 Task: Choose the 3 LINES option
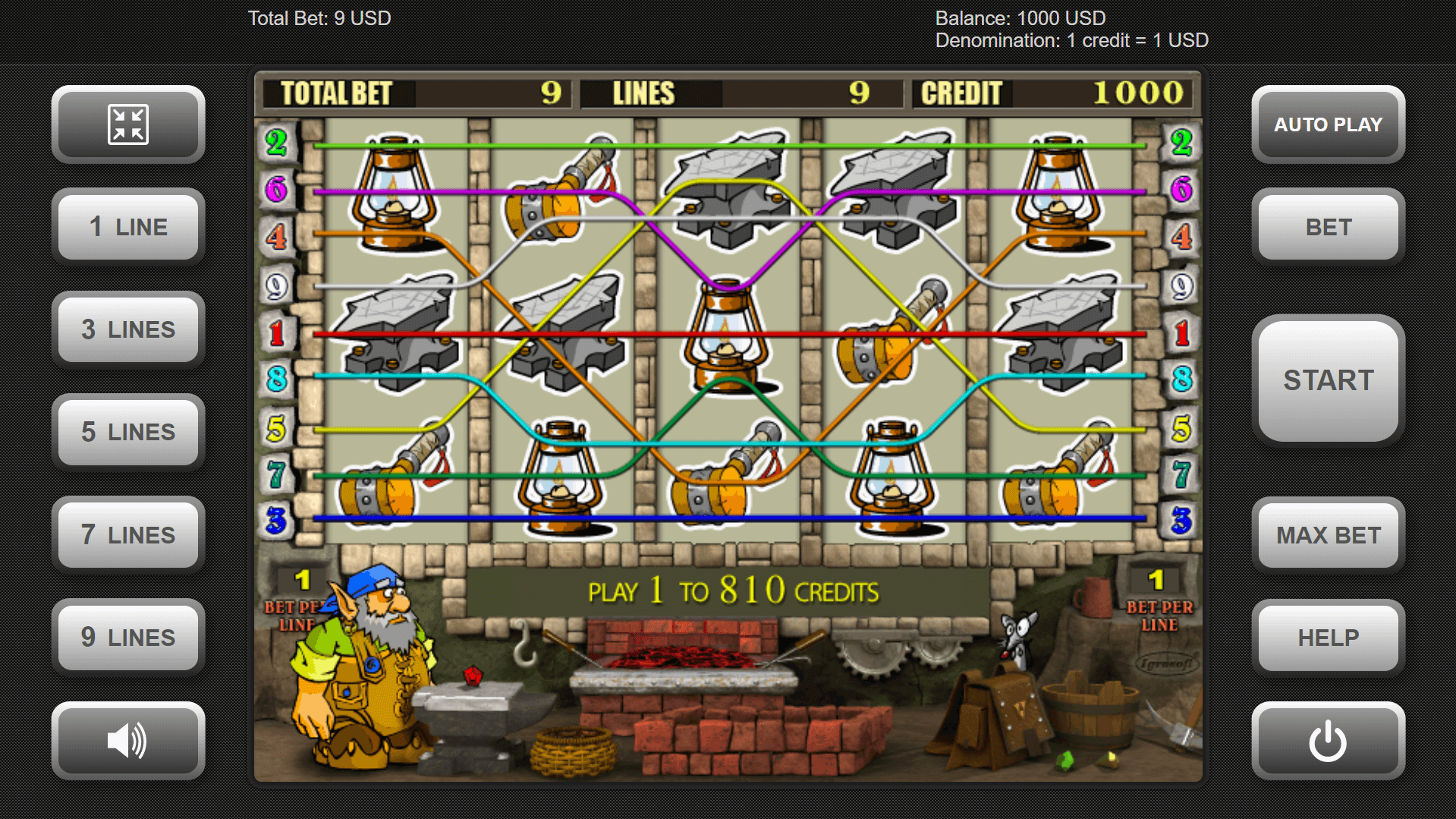click(128, 329)
